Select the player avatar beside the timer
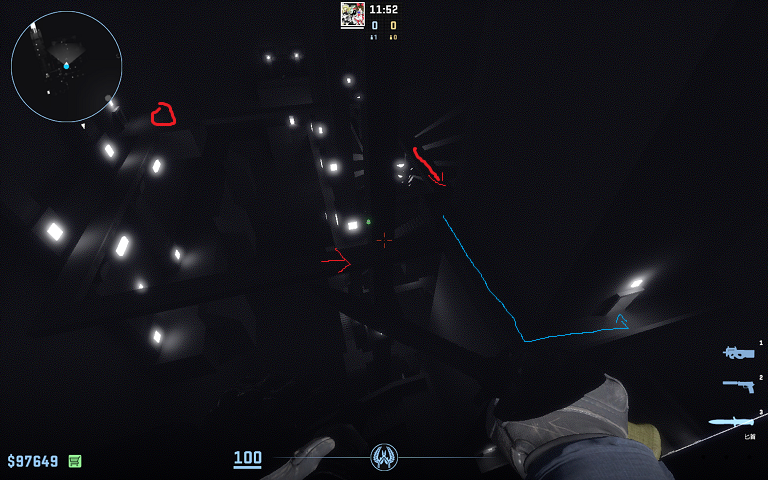Image resolution: width=768 pixels, height=480 pixels. (x=352, y=13)
